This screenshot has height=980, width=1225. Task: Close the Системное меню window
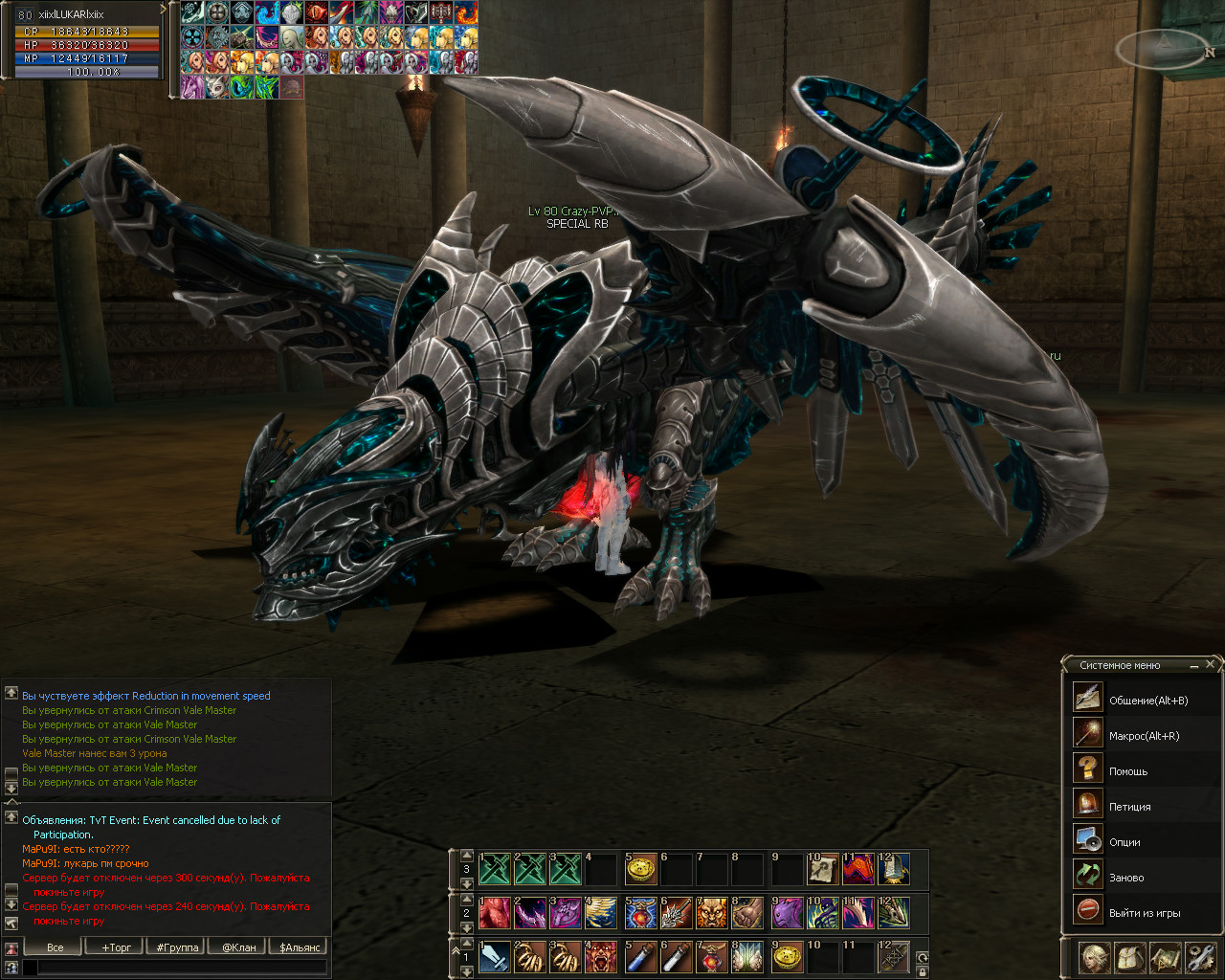point(1211,664)
